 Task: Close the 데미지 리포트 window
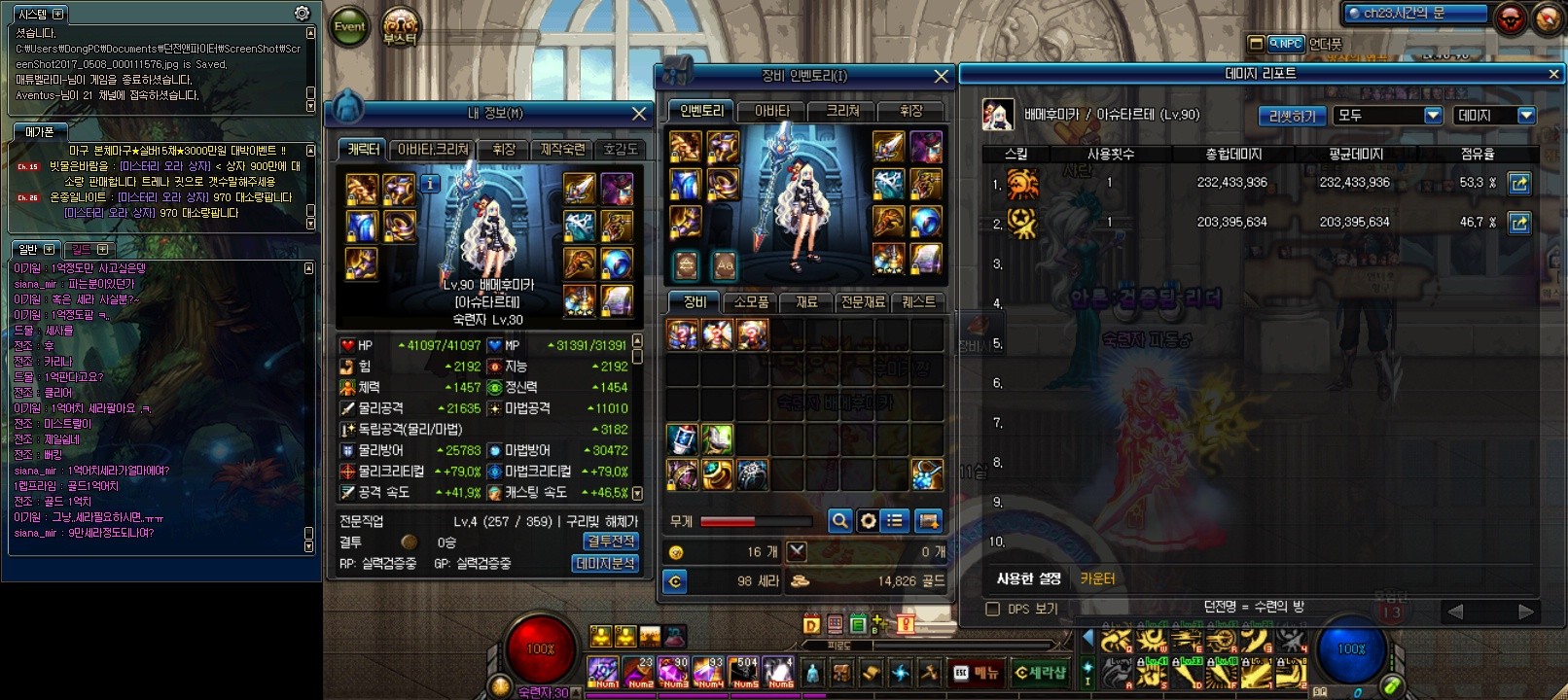[1553, 74]
